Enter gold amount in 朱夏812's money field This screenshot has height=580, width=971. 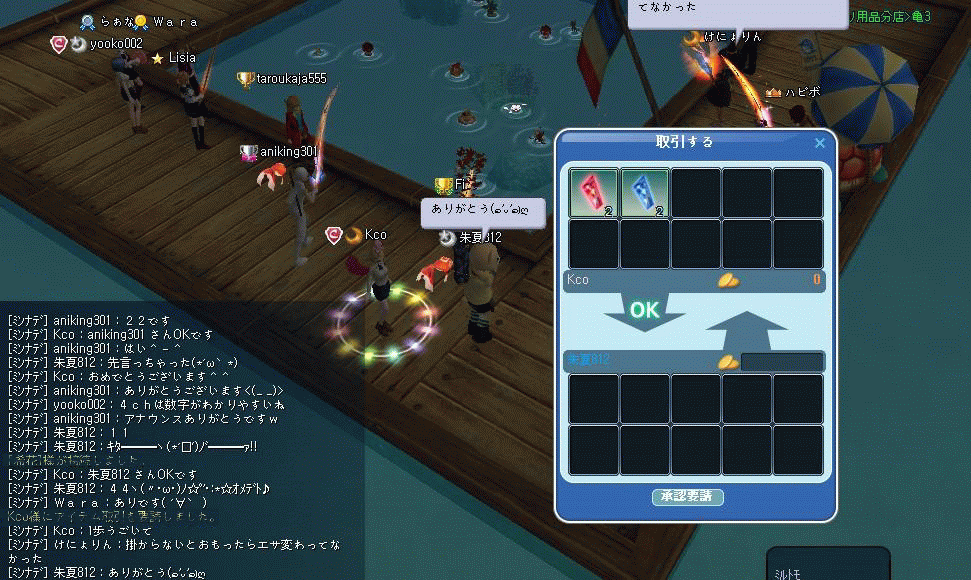pyautogui.click(x=782, y=361)
